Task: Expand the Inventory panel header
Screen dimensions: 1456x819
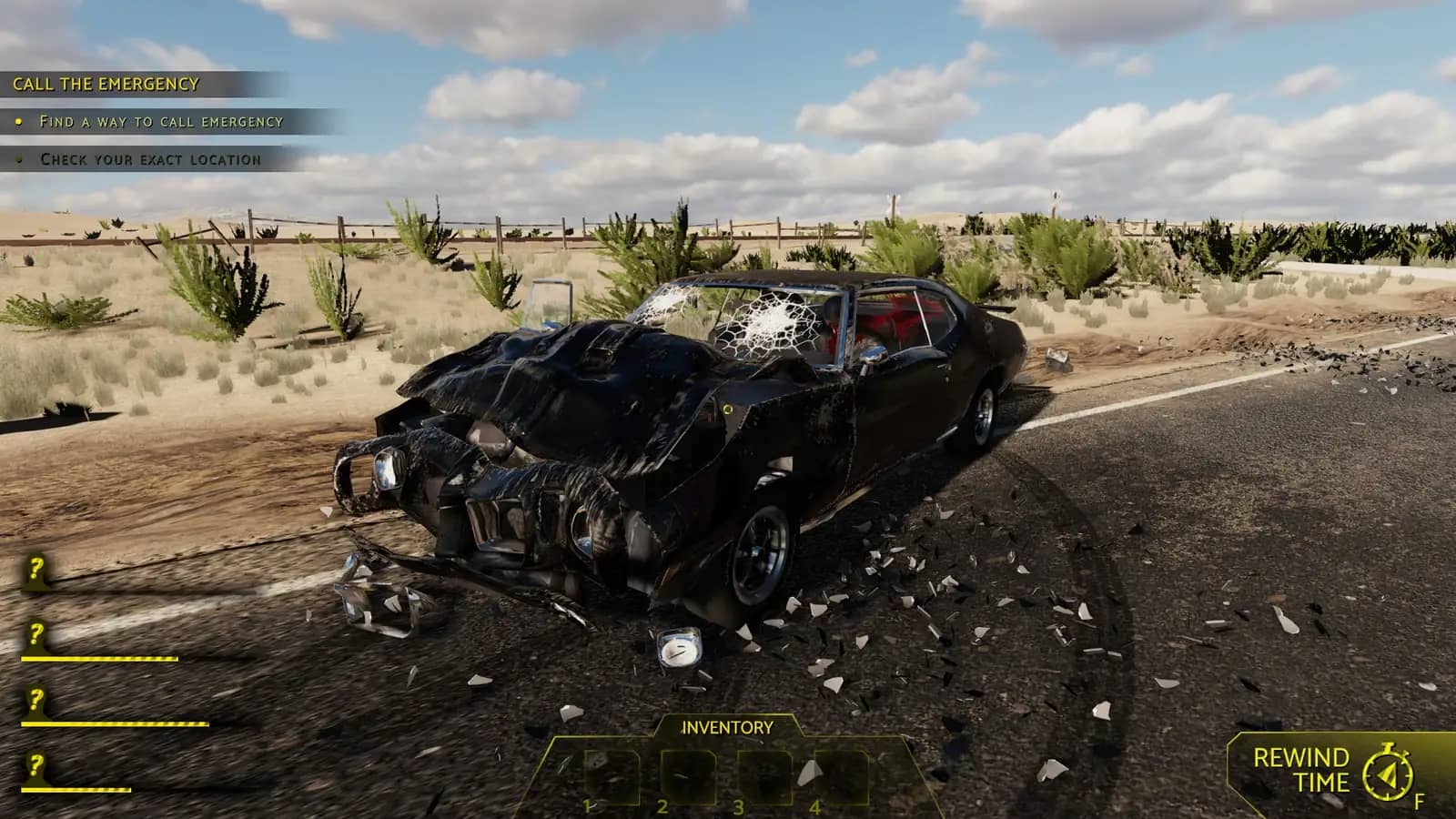Action: 726,727
